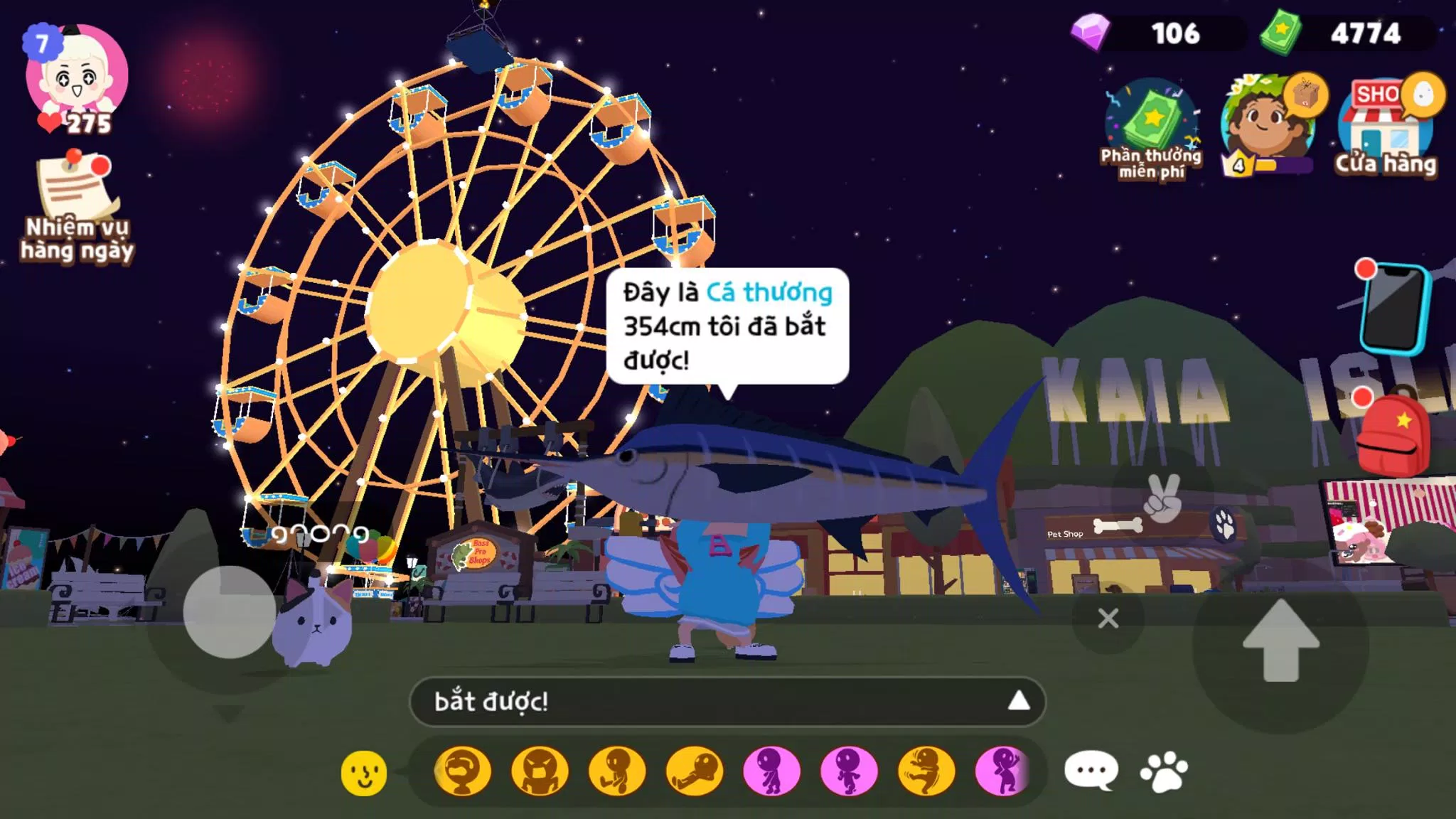Screen dimensions: 1456x819
Task: Play the orange running emote
Action: [926, 771]
